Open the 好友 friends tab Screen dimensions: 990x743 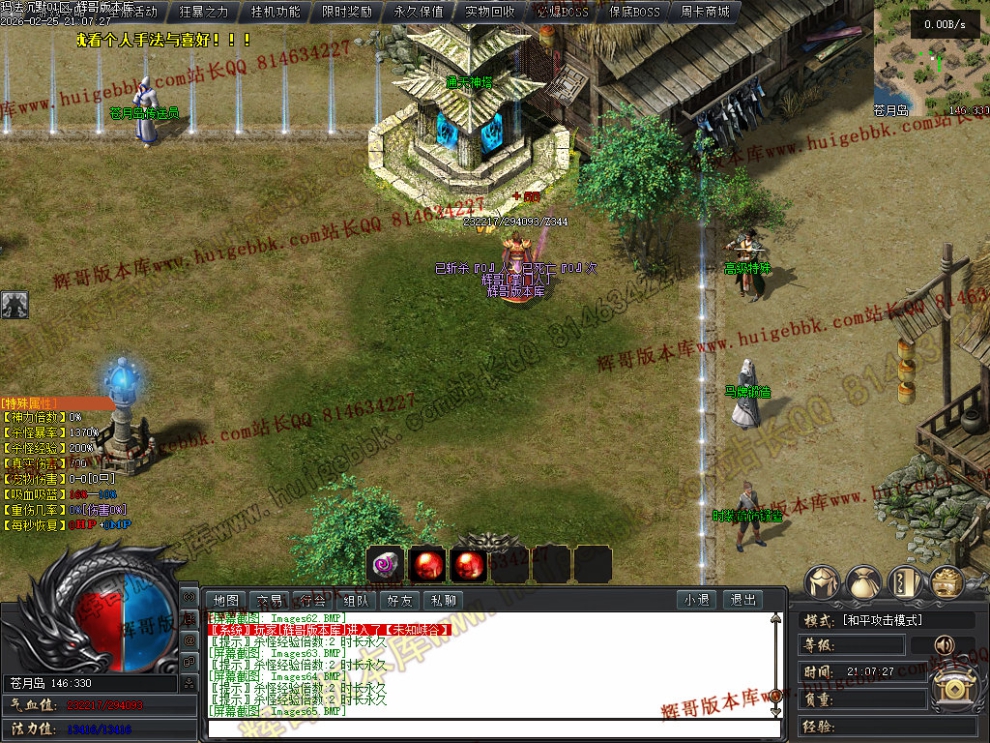point(399,600)
